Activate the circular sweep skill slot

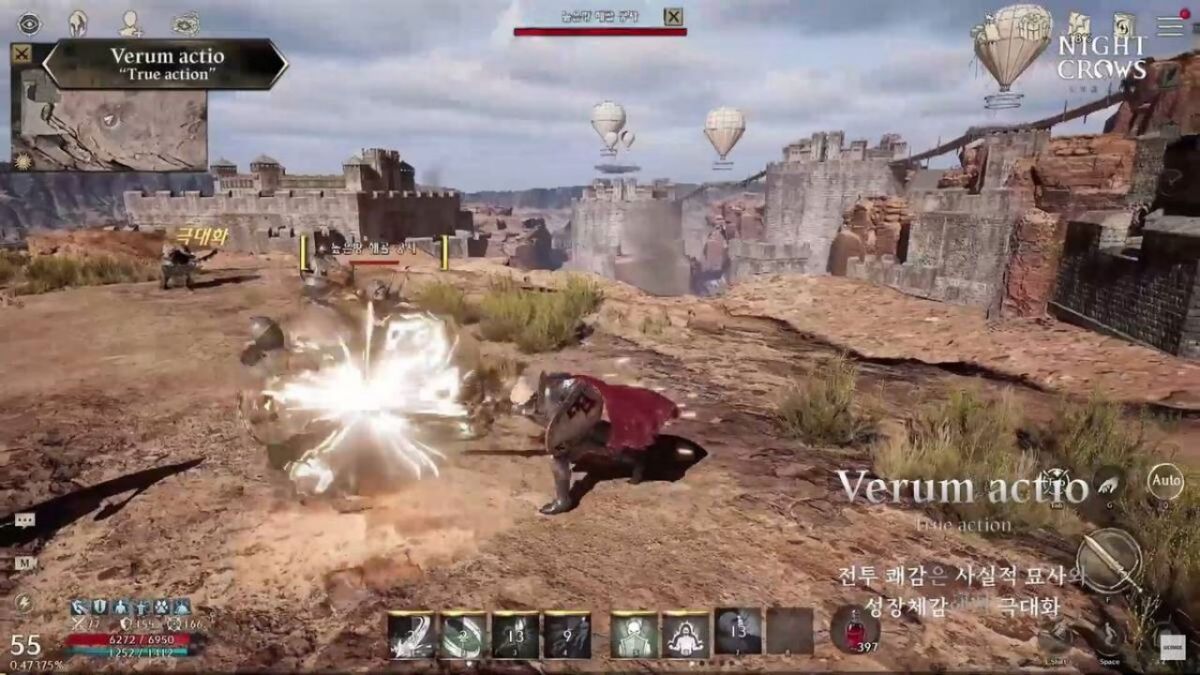tap(464, 634)
